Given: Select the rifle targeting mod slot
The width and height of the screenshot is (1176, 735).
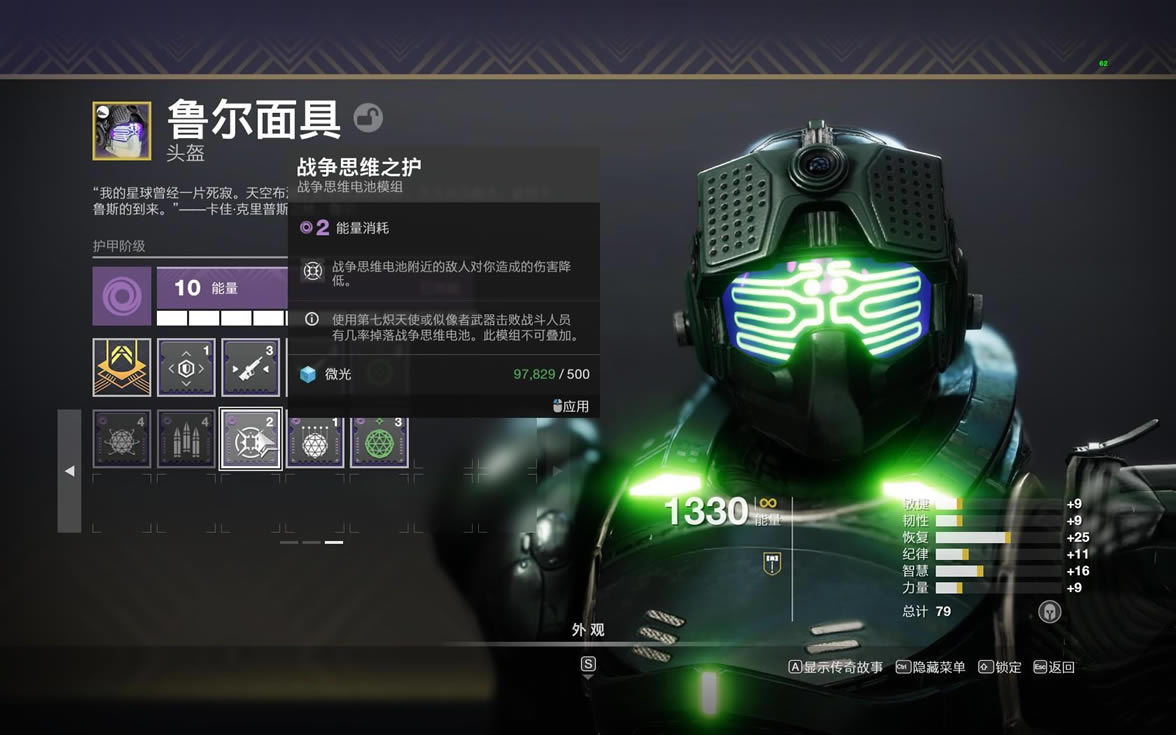Looking at the screenshot, I should point(250,367).
